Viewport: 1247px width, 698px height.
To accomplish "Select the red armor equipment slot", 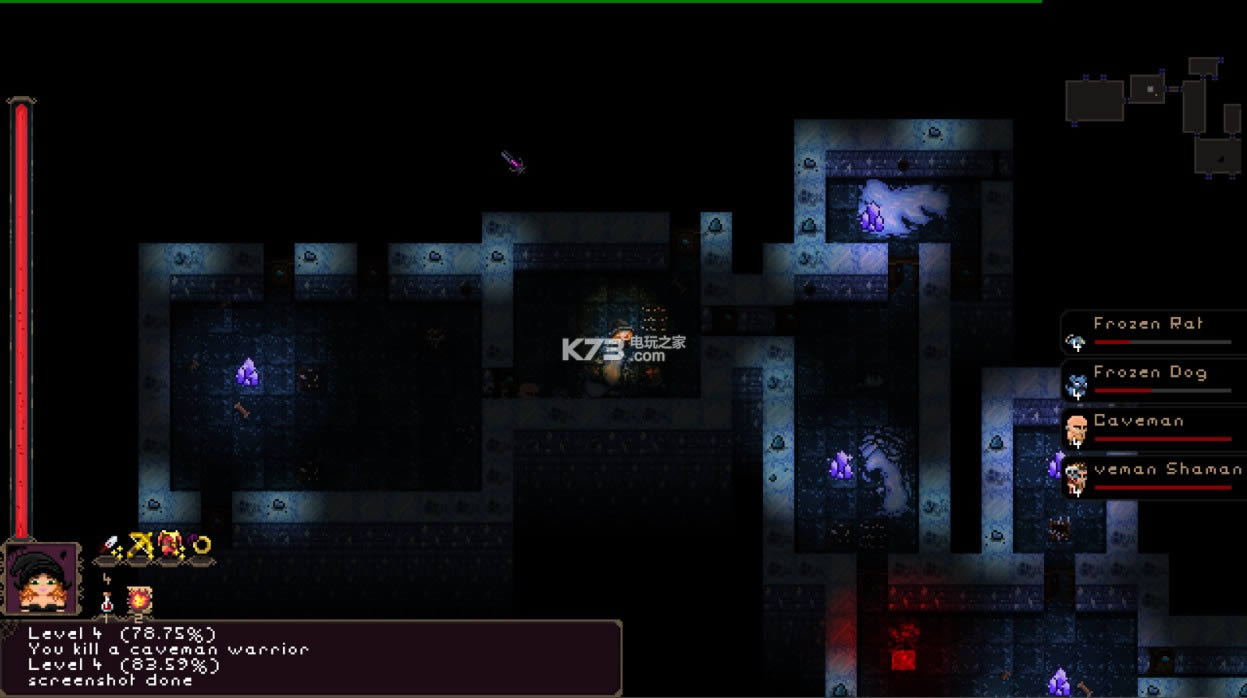I will coord(170,545).
